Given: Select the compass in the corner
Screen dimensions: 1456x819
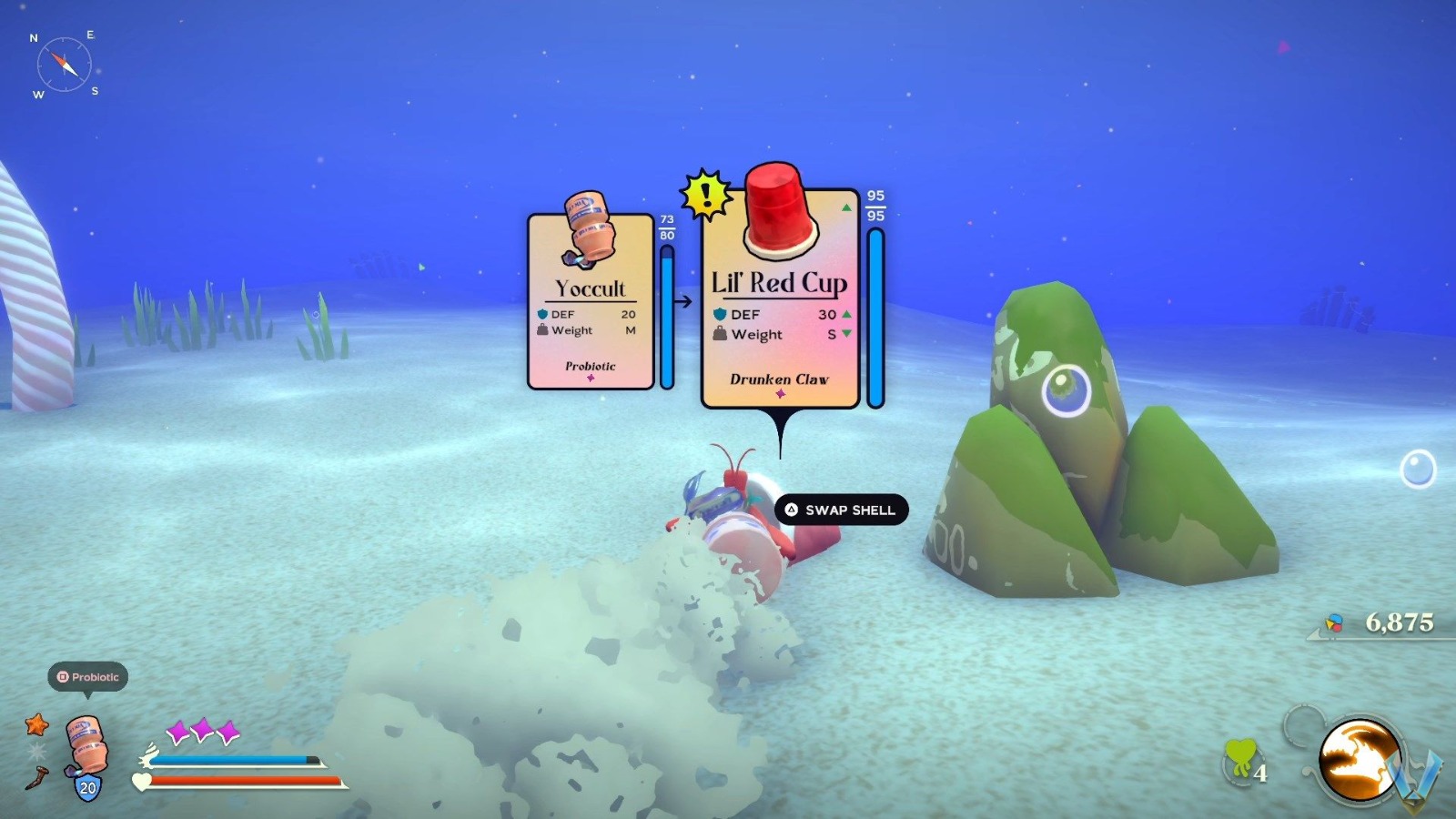Looking at the screenshot, I should click(x=62, y=62).
